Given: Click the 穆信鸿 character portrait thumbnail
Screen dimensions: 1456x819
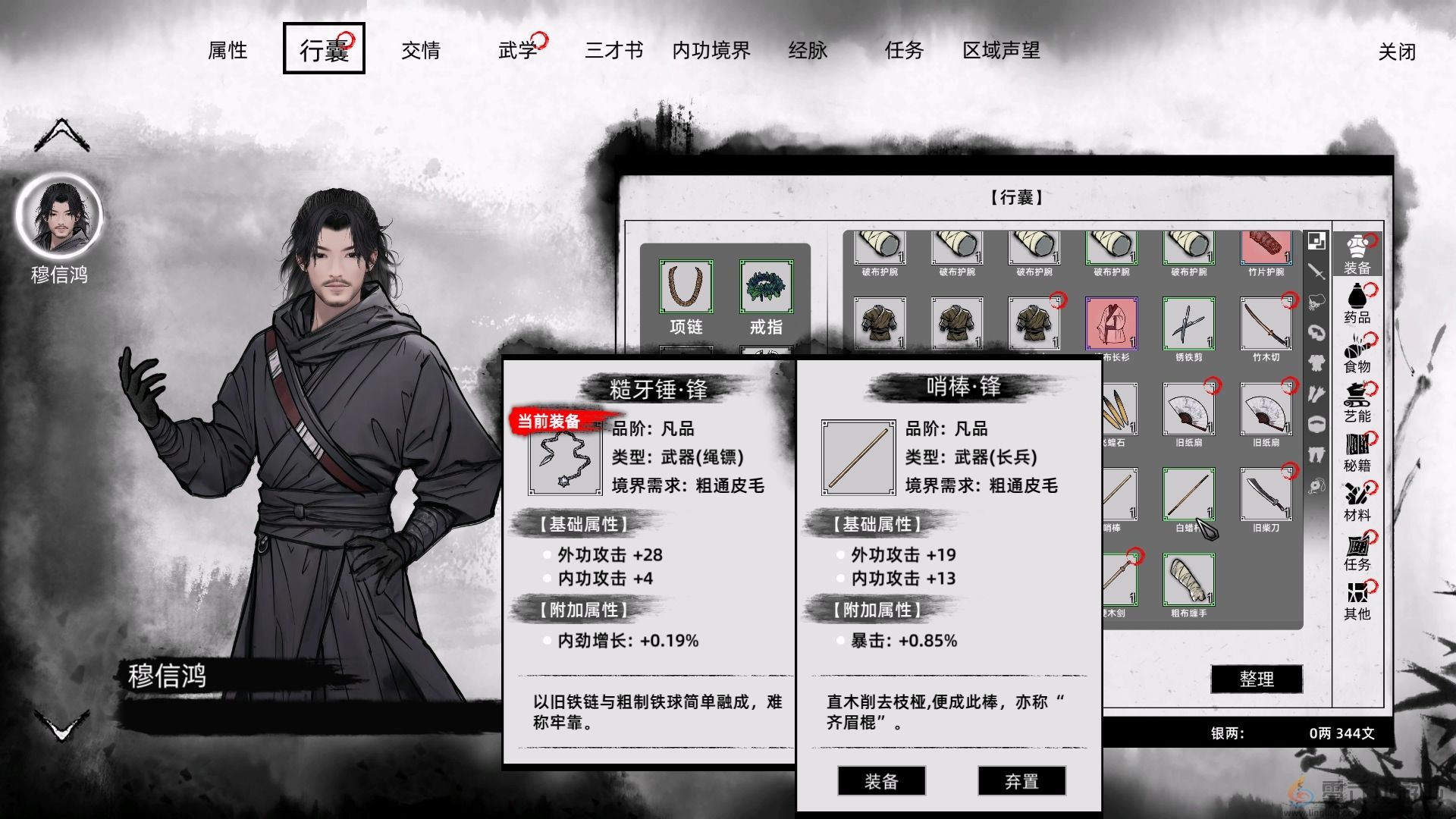Looking at the screenshot, I should coord(61,216).
